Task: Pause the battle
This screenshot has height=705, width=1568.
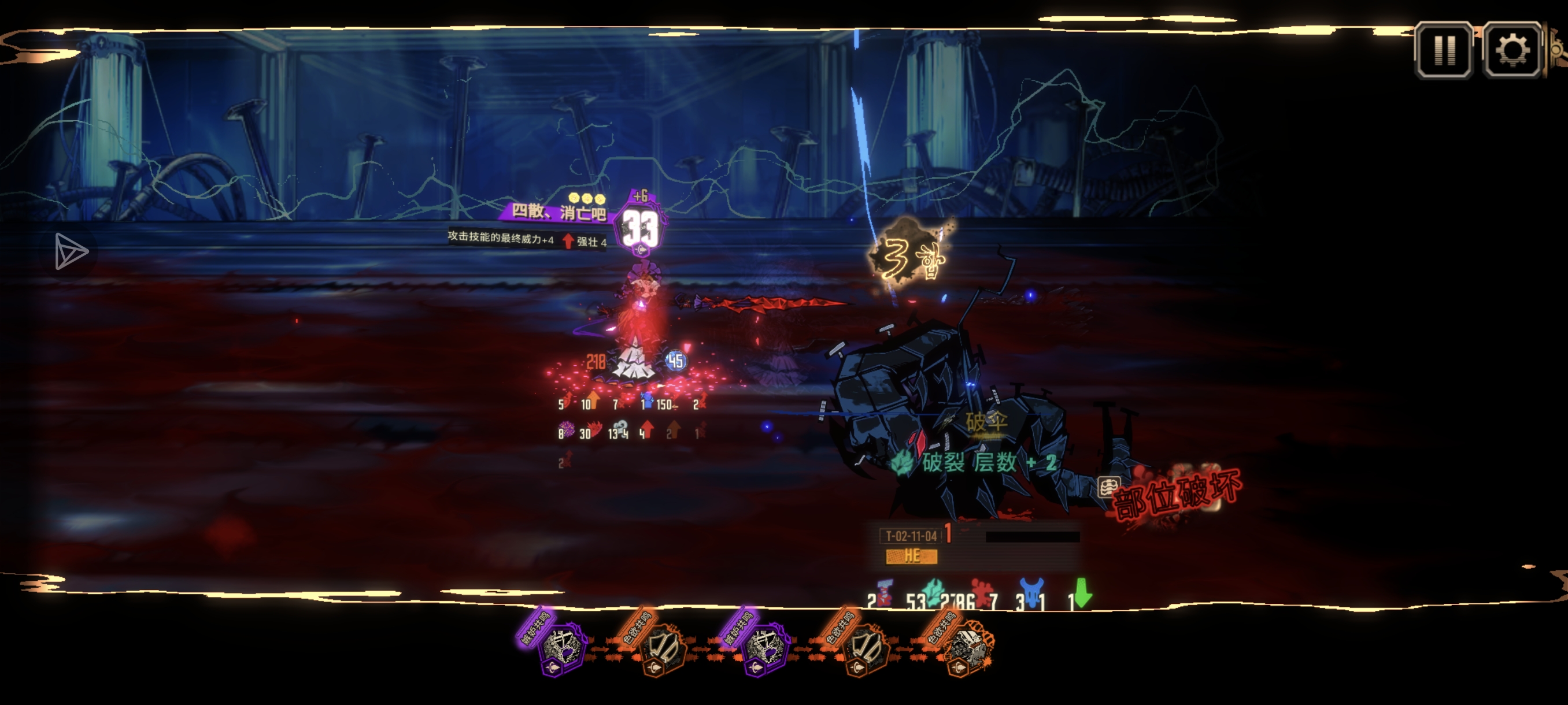Action: point(1444,50)
